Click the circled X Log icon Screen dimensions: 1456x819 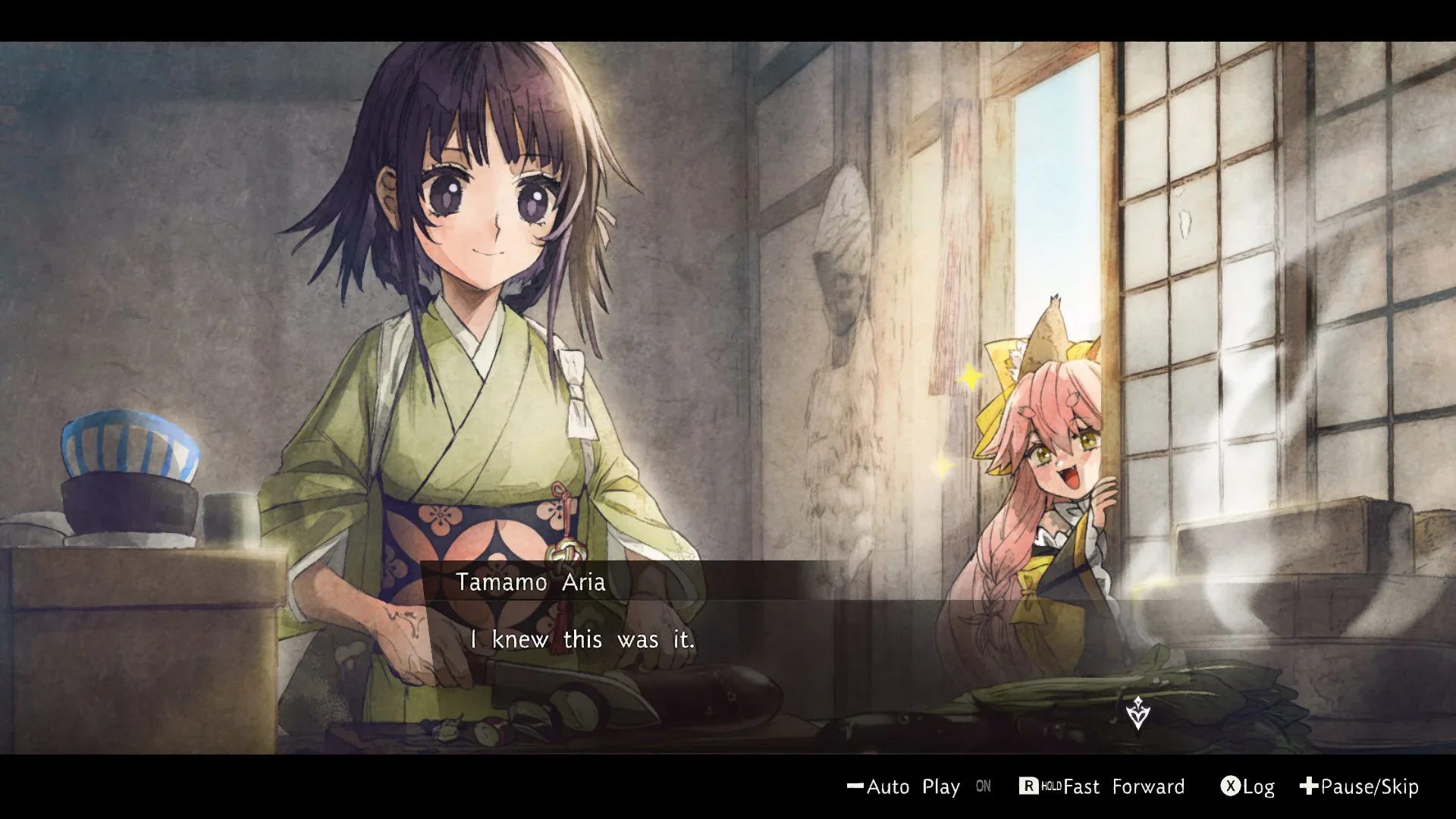click(x=1228, y=787)
